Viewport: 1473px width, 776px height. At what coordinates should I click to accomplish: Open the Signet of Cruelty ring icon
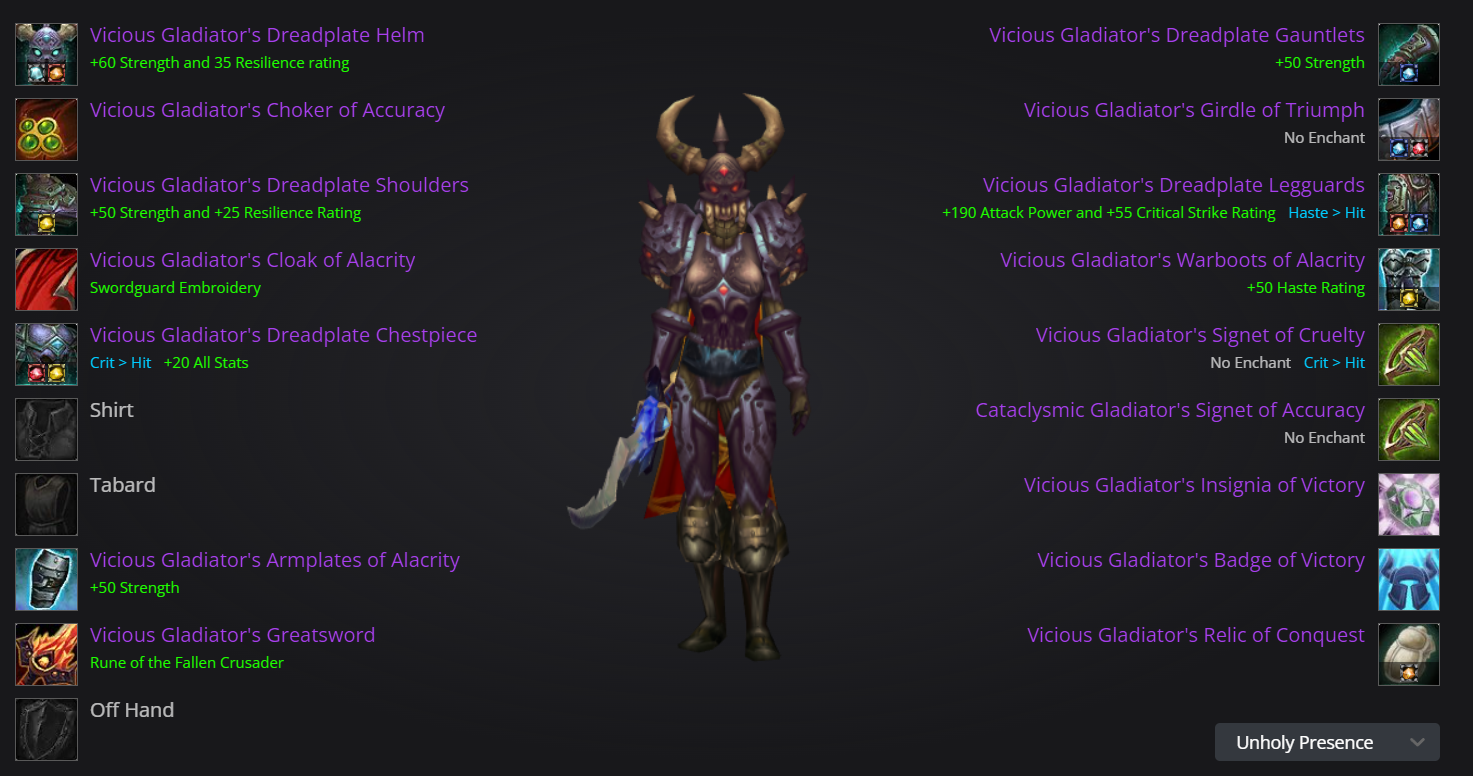pyautogui.click(x=1408, y=354)
